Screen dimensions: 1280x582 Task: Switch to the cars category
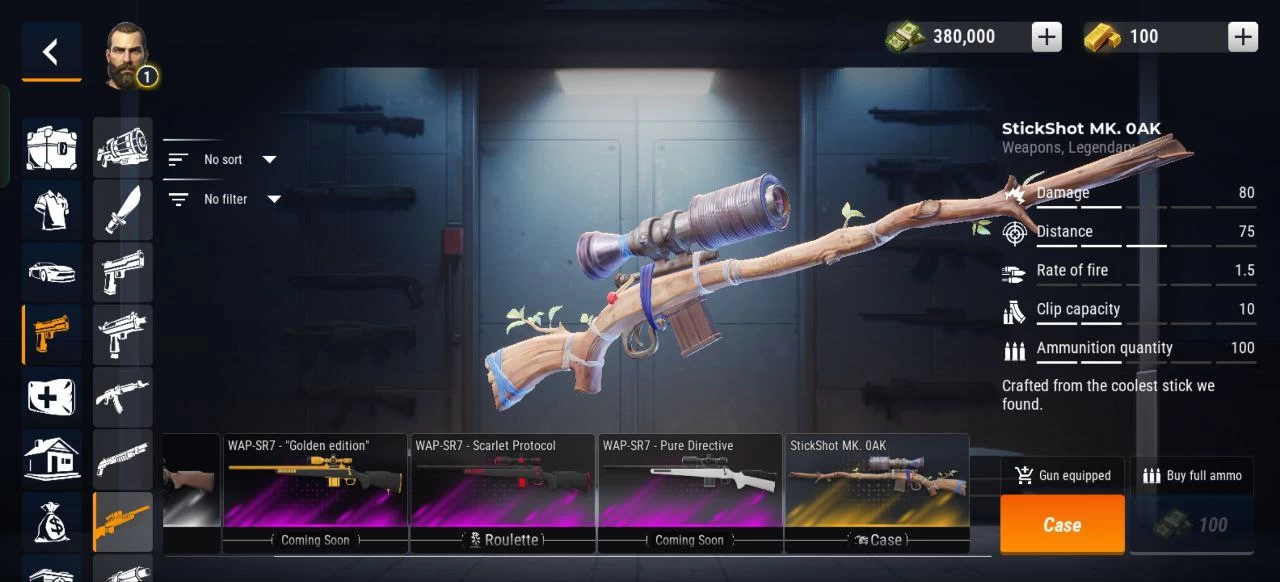[52, 271]
